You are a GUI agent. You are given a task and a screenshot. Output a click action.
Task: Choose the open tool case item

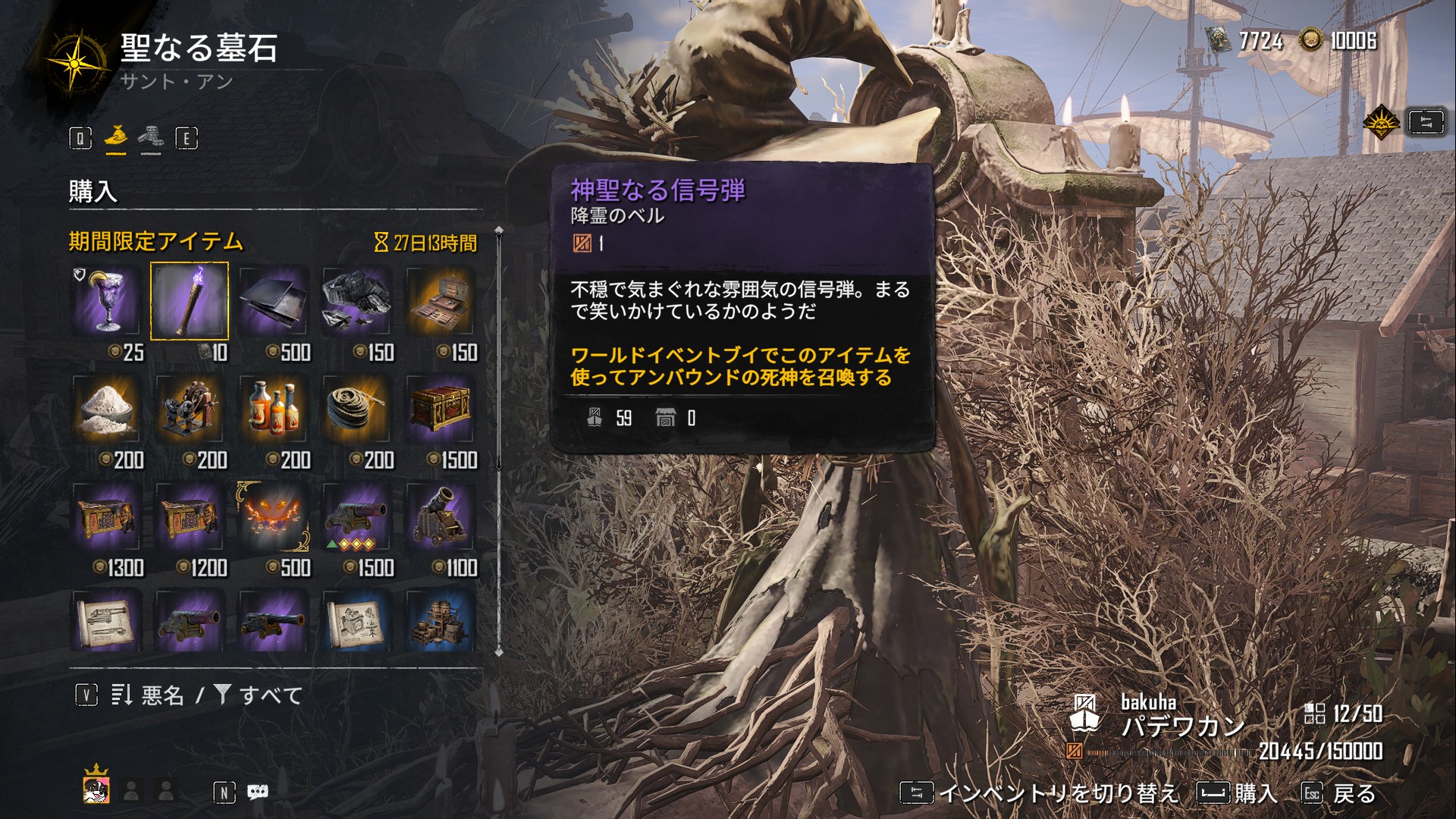click(440, 301)
